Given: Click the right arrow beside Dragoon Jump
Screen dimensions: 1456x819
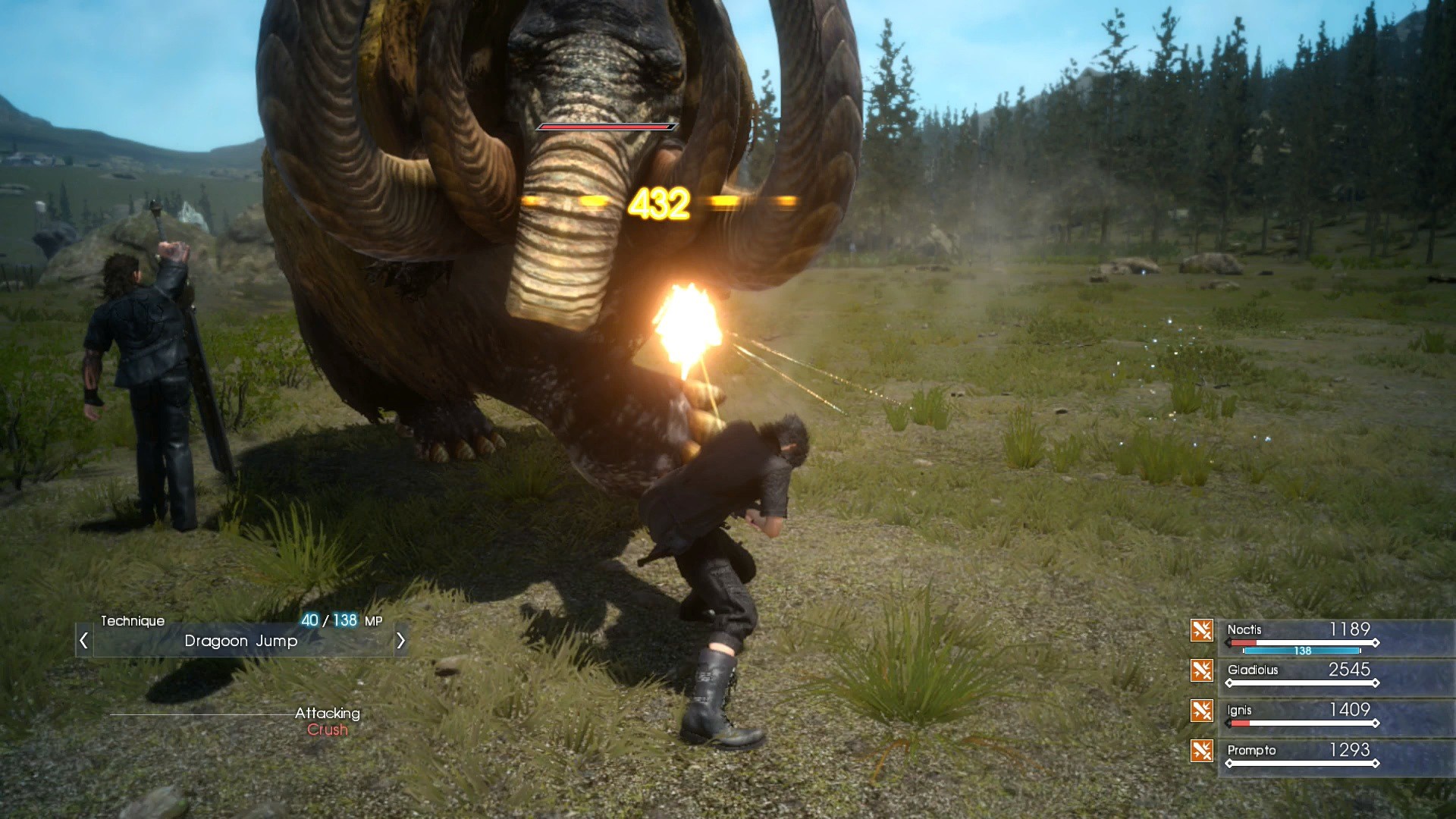Looking at the screenshot, I should 401,641.
